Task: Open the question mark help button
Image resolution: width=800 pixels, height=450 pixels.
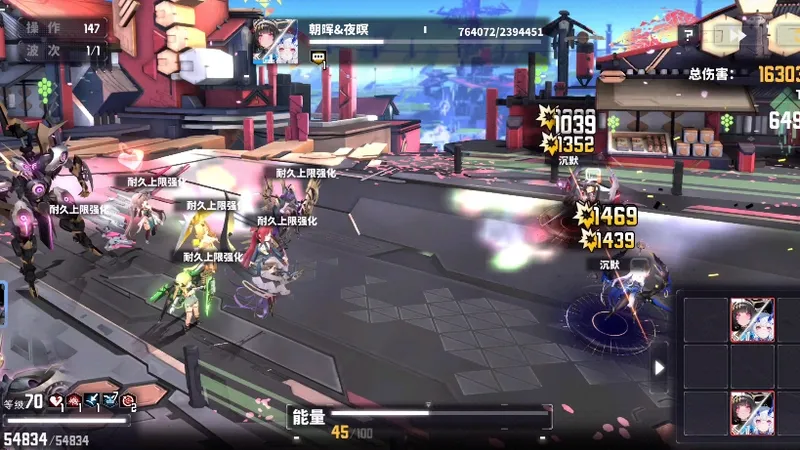Action: pyautogui.click(x=687, y=34)
